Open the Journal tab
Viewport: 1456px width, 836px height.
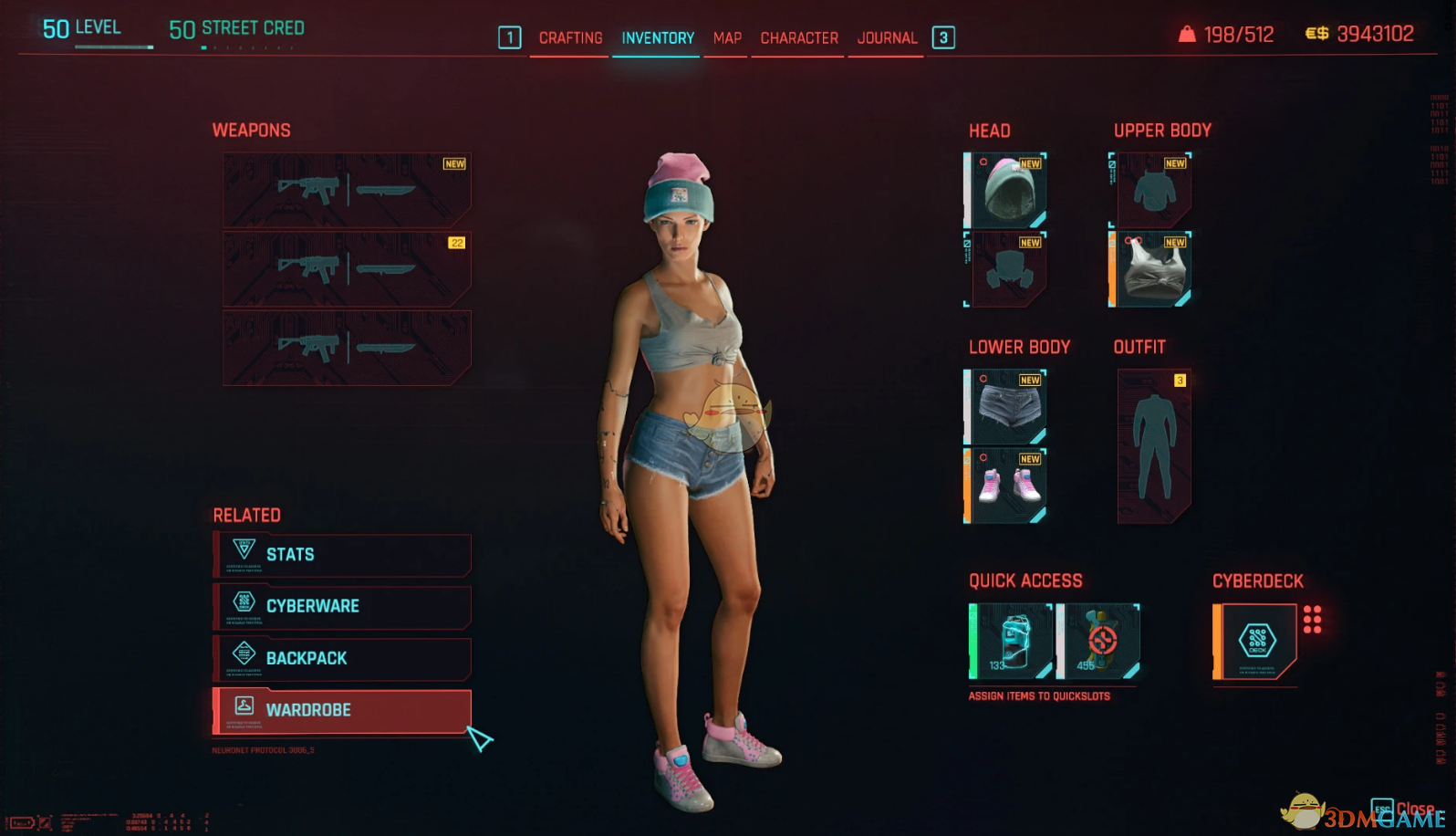pos(885,37)
